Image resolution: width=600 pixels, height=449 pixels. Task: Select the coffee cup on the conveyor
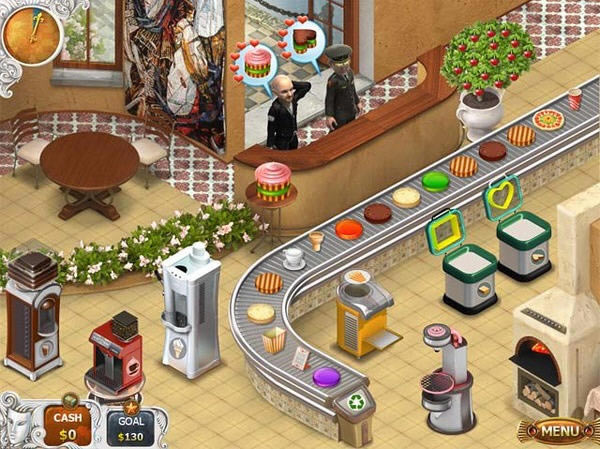294,258
